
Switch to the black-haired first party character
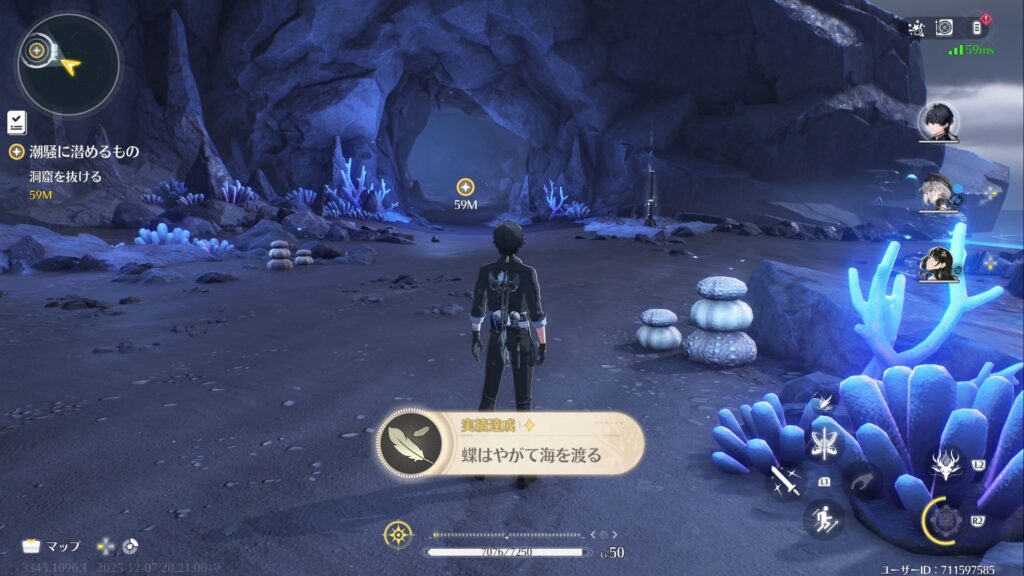pos(939,122)
